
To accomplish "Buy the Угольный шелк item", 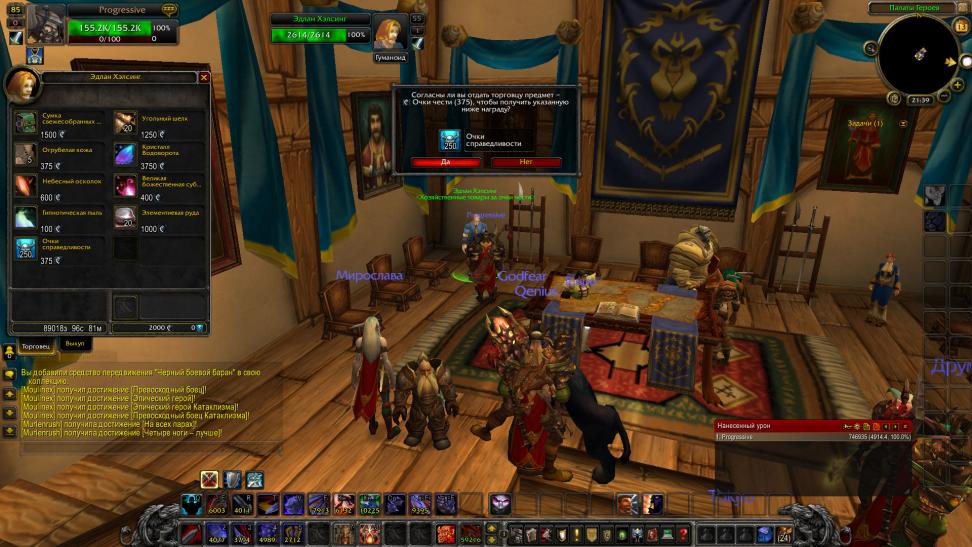I will tap(125, 123).
